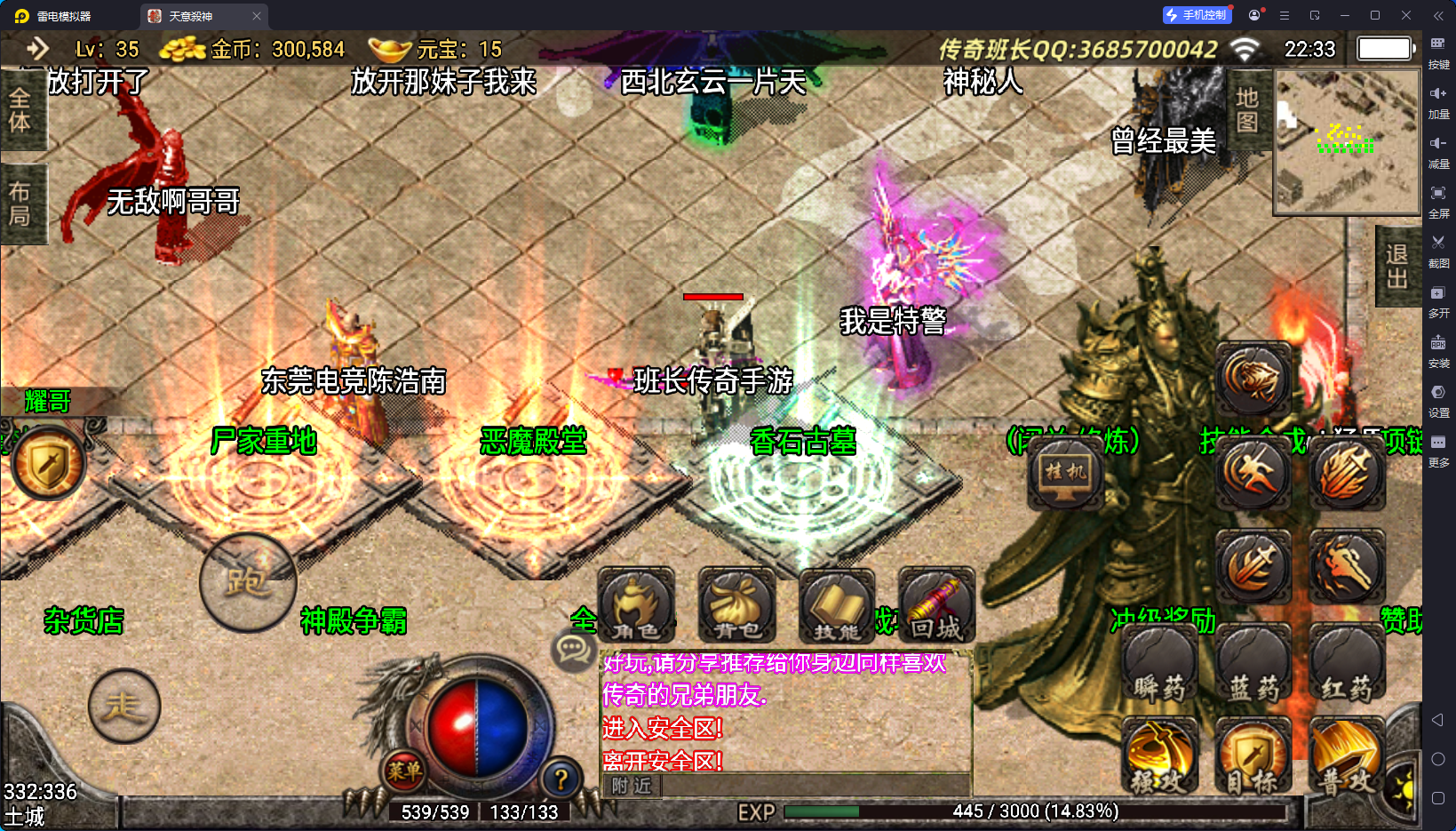Use the 红药 health potion
Viewport: 1456px width, 831px height.
coord(1347,664)
